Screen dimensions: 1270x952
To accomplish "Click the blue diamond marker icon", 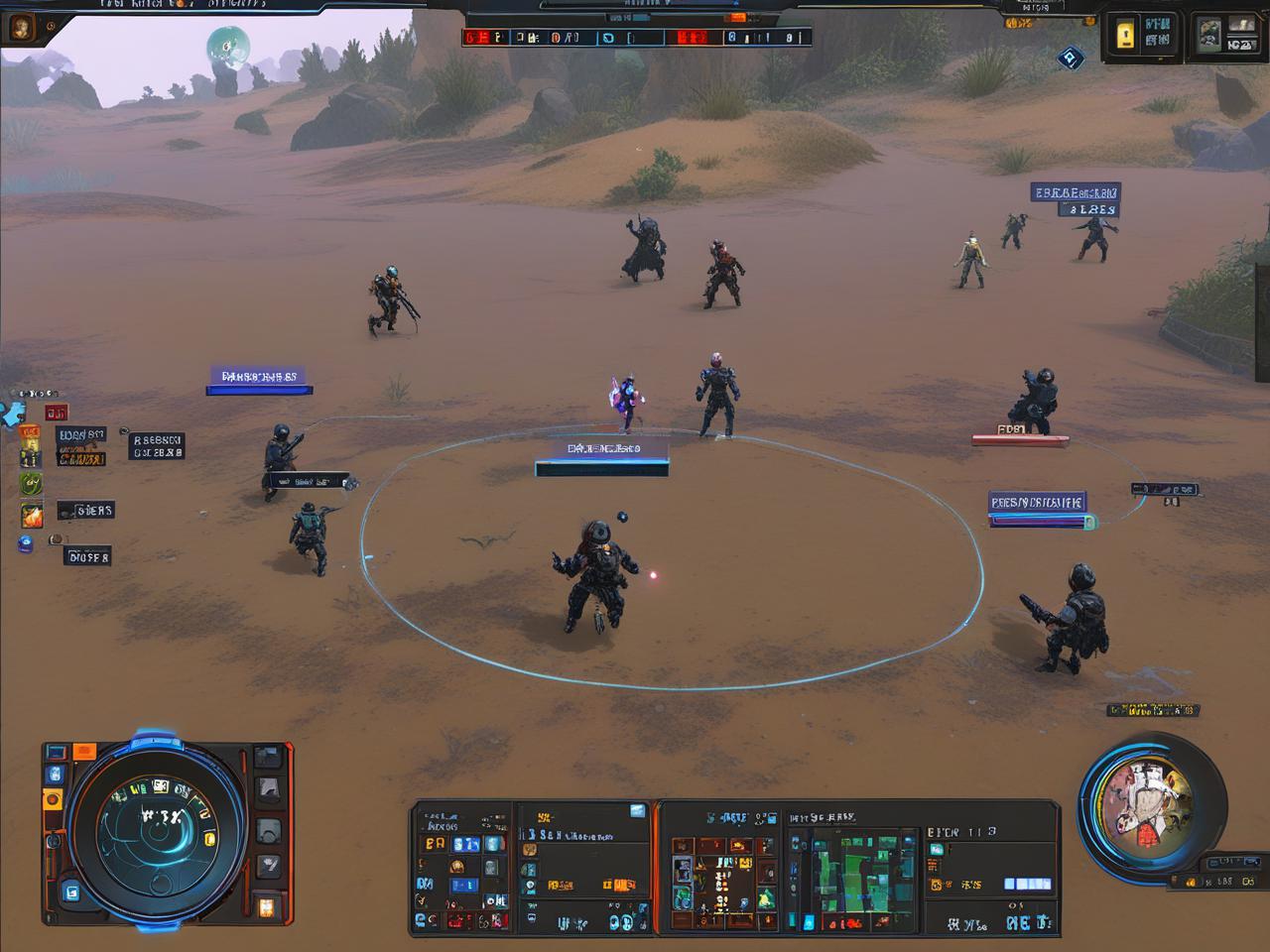I will tap(1070, 59).
